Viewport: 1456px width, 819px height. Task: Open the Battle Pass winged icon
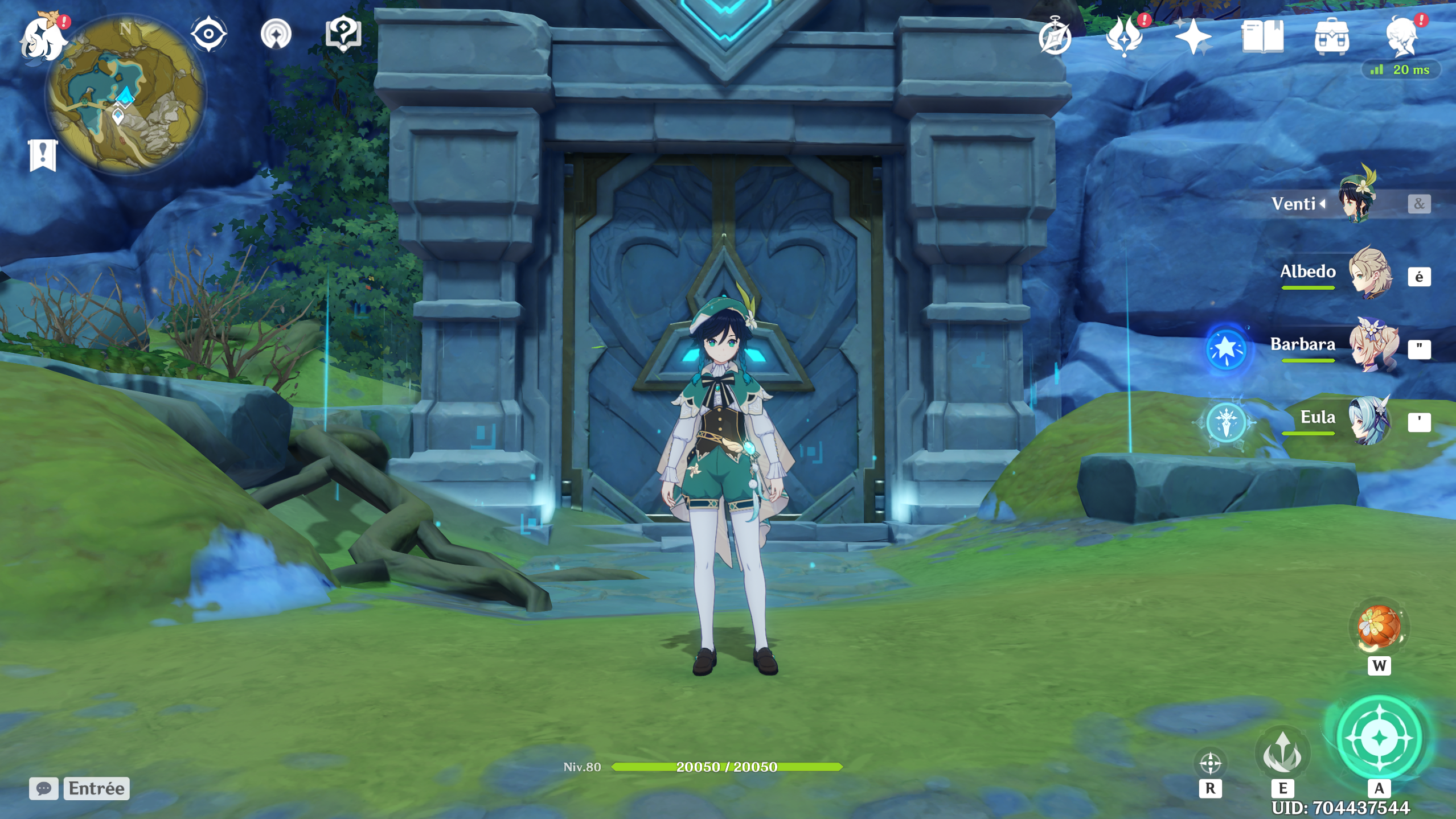[1124, 37]
